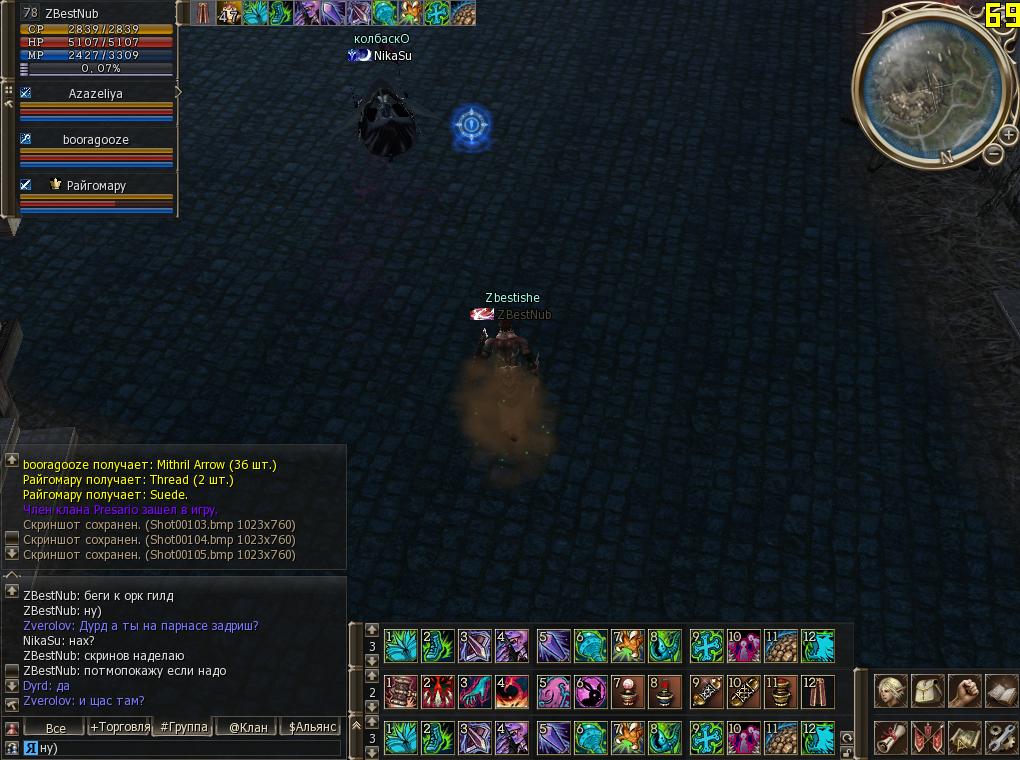Target party member Azazeliya
Viewport: 1020px width, 760px height.
click(96, 94)
